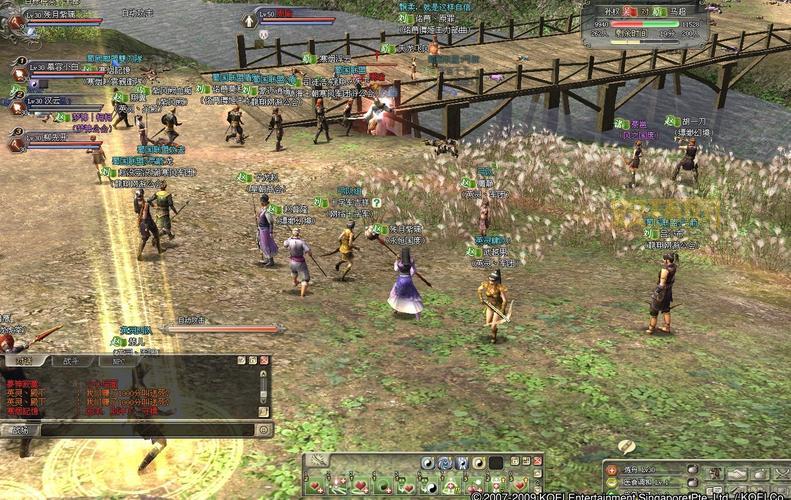The height and width of the screenshot is (500, 791).
Task: Select the first chat tab
Action: point(24,359)
